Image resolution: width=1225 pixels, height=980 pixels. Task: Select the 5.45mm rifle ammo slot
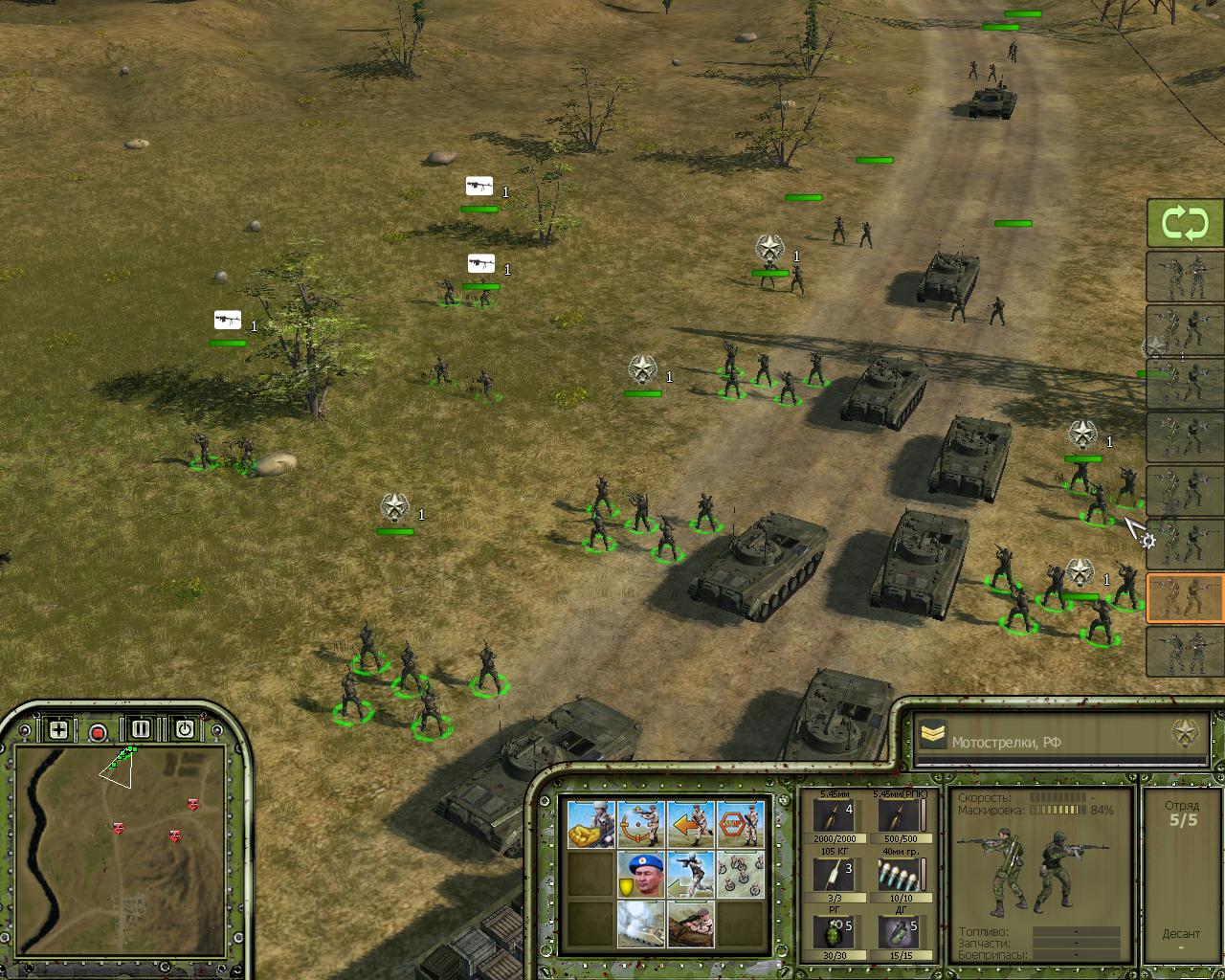click(833, 816)
